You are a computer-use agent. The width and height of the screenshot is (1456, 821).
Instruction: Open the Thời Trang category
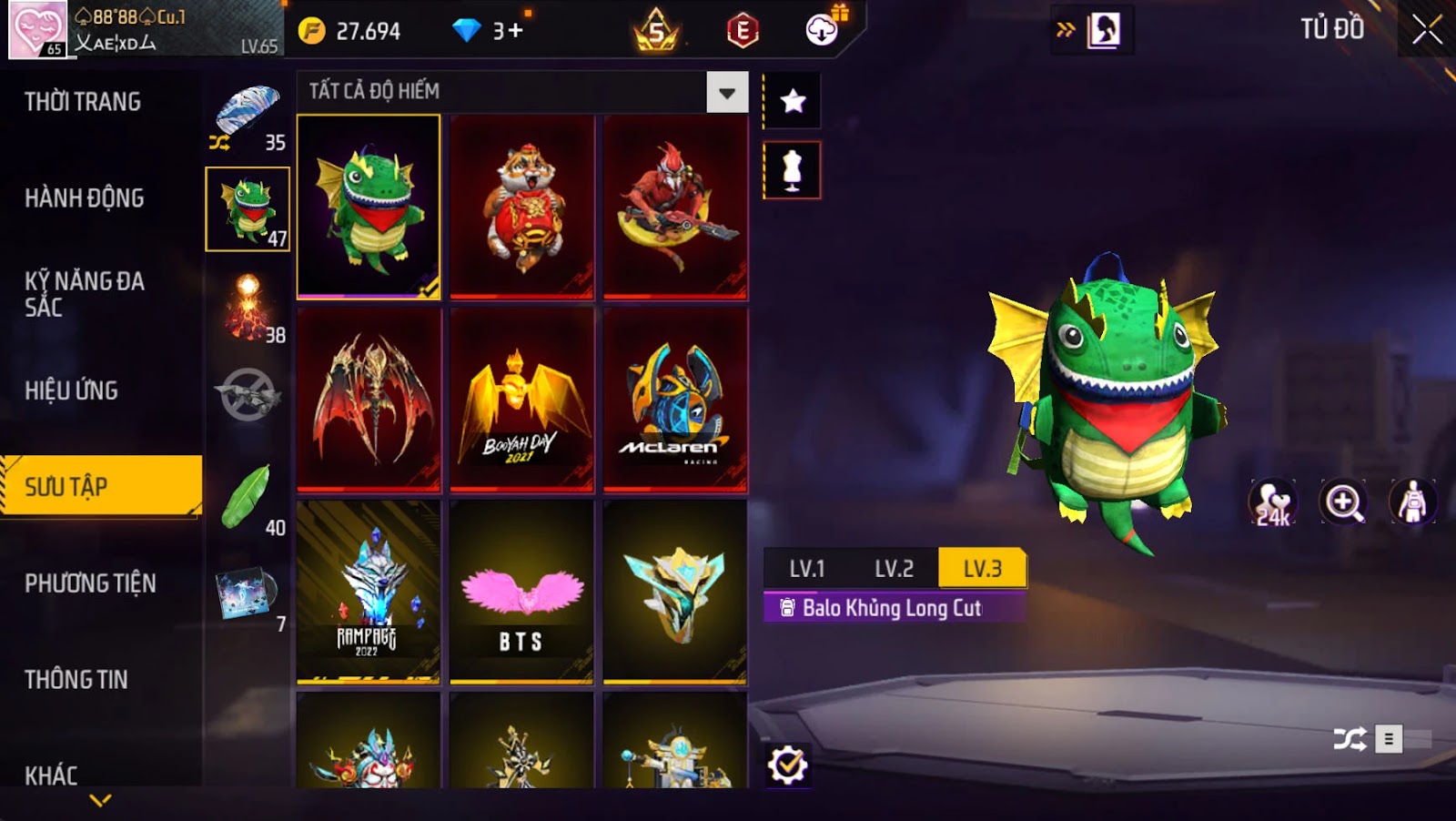coord(83,102)
